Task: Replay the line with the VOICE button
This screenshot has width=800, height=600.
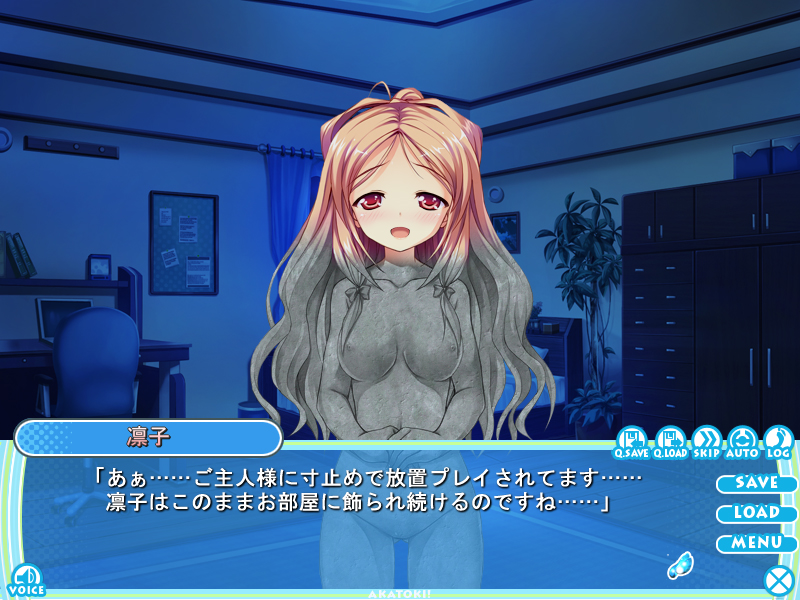Action: click(x=25, y=578)
